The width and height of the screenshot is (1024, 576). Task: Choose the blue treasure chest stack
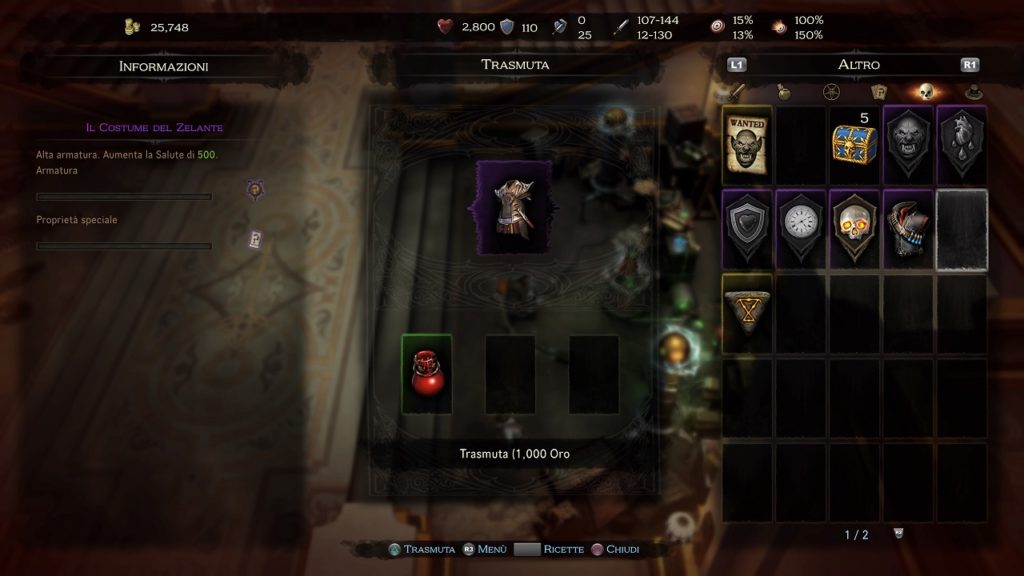click(x=854, y=144)
